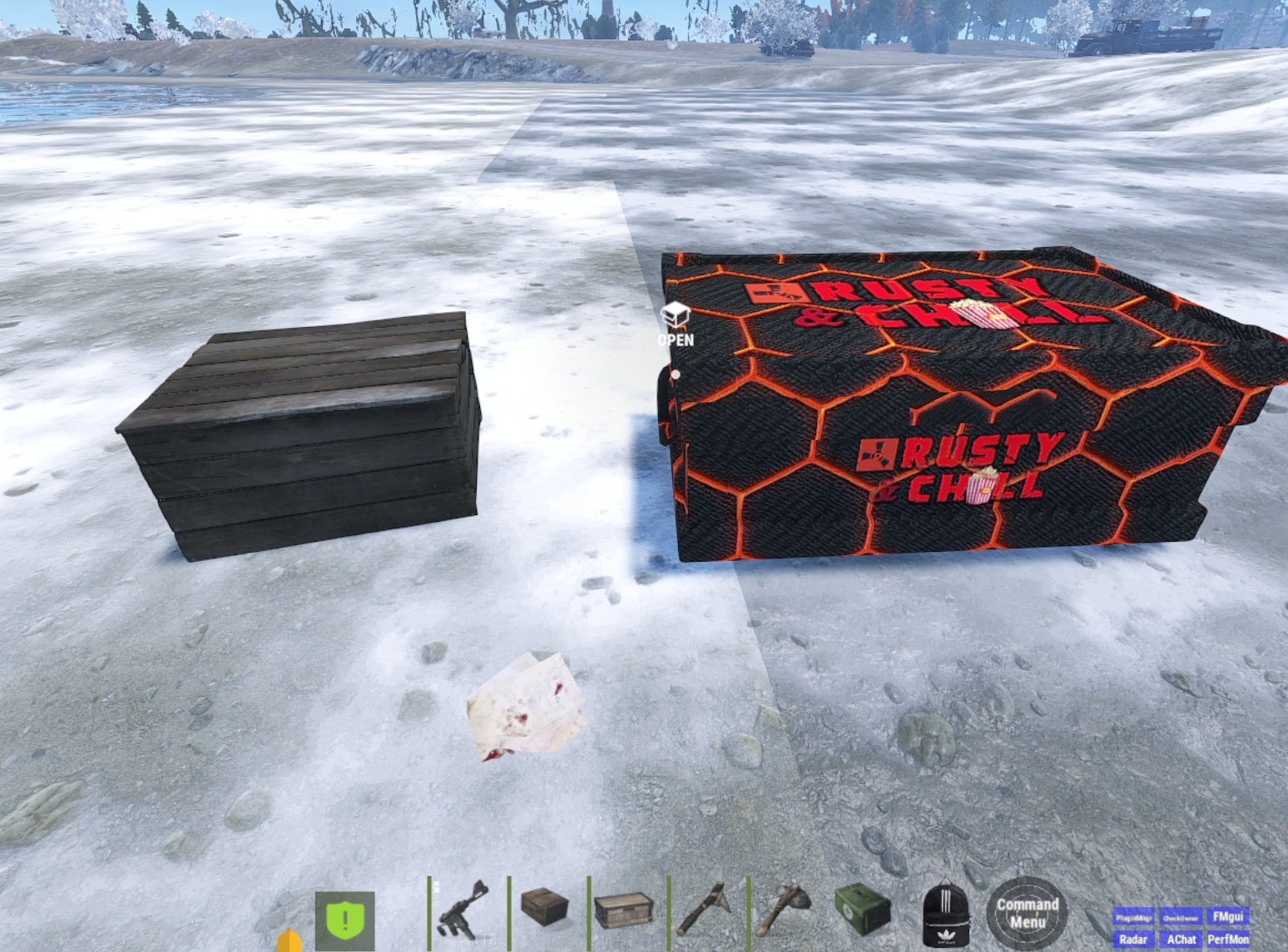
Task: Launch the FMgui panel
Action: tap(1227, 917)
